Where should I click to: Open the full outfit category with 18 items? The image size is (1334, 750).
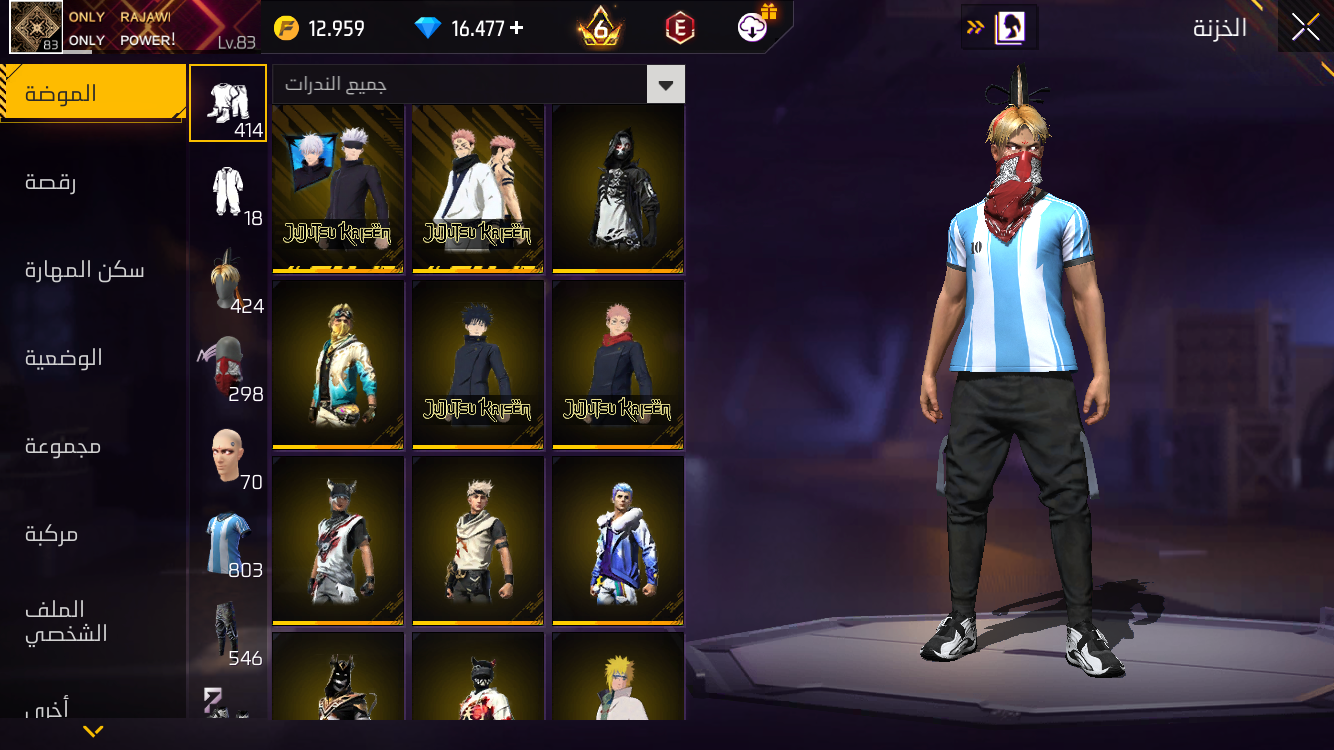click(228, 188)
